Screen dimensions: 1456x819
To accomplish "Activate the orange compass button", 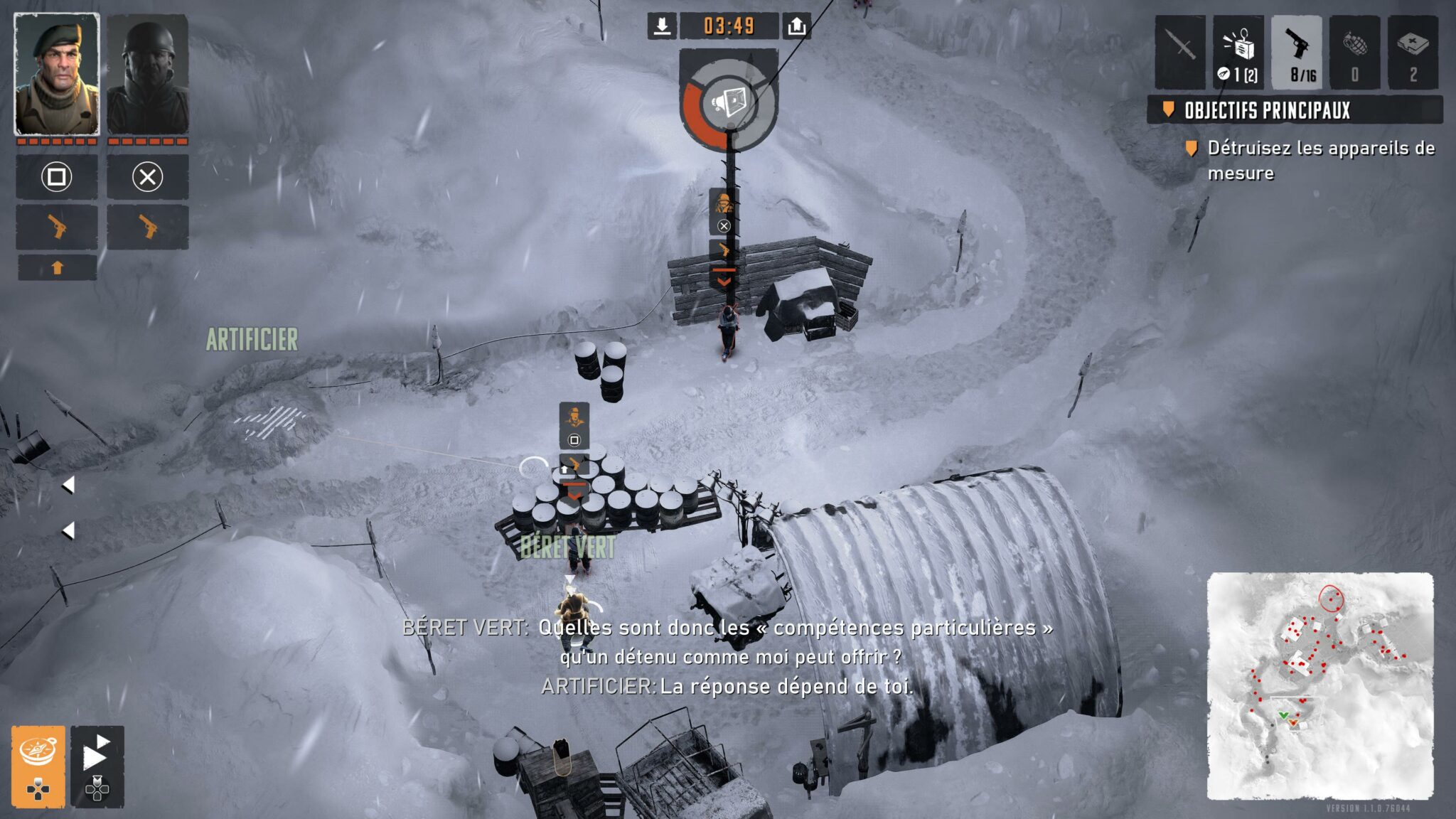I will (38, 766).
